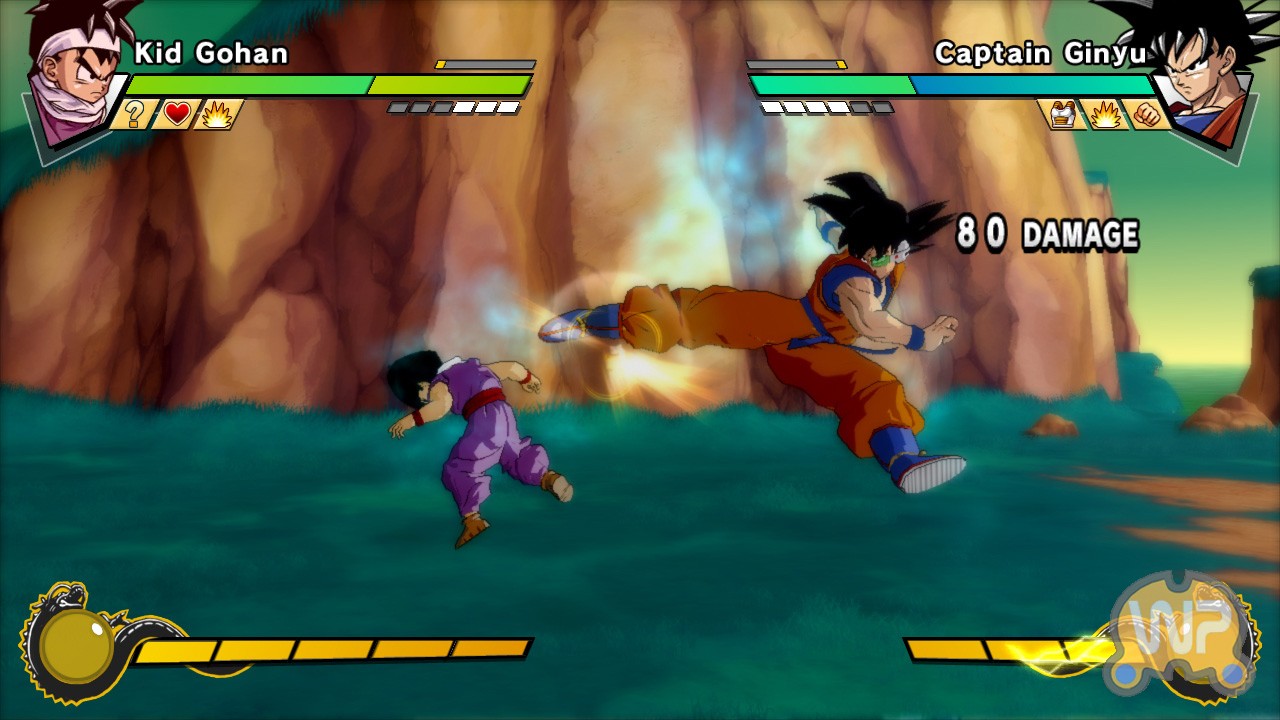
Task: Click the Captain Ginyu character portrait
Action: point(1203,72)
